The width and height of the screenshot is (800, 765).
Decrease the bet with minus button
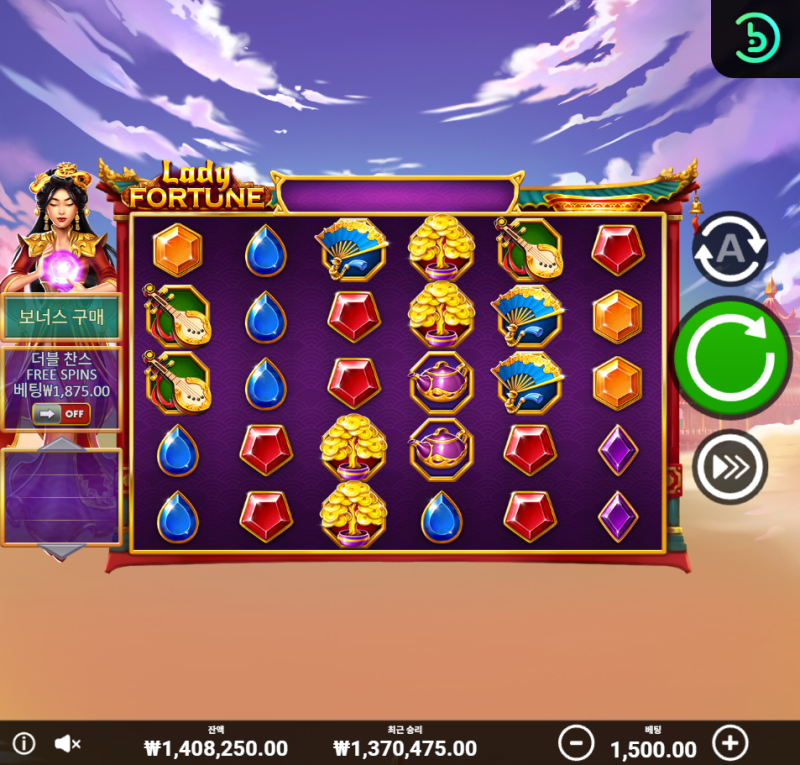(576, 743)
